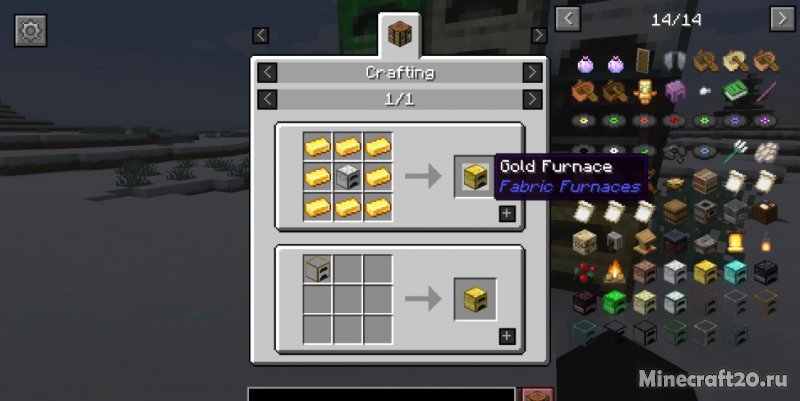The height and width of the screenshot is (401, 800).
Task: Select the lone furnace ingredient in second recipe
Action: pyautogui.click(x=318, y=270)
